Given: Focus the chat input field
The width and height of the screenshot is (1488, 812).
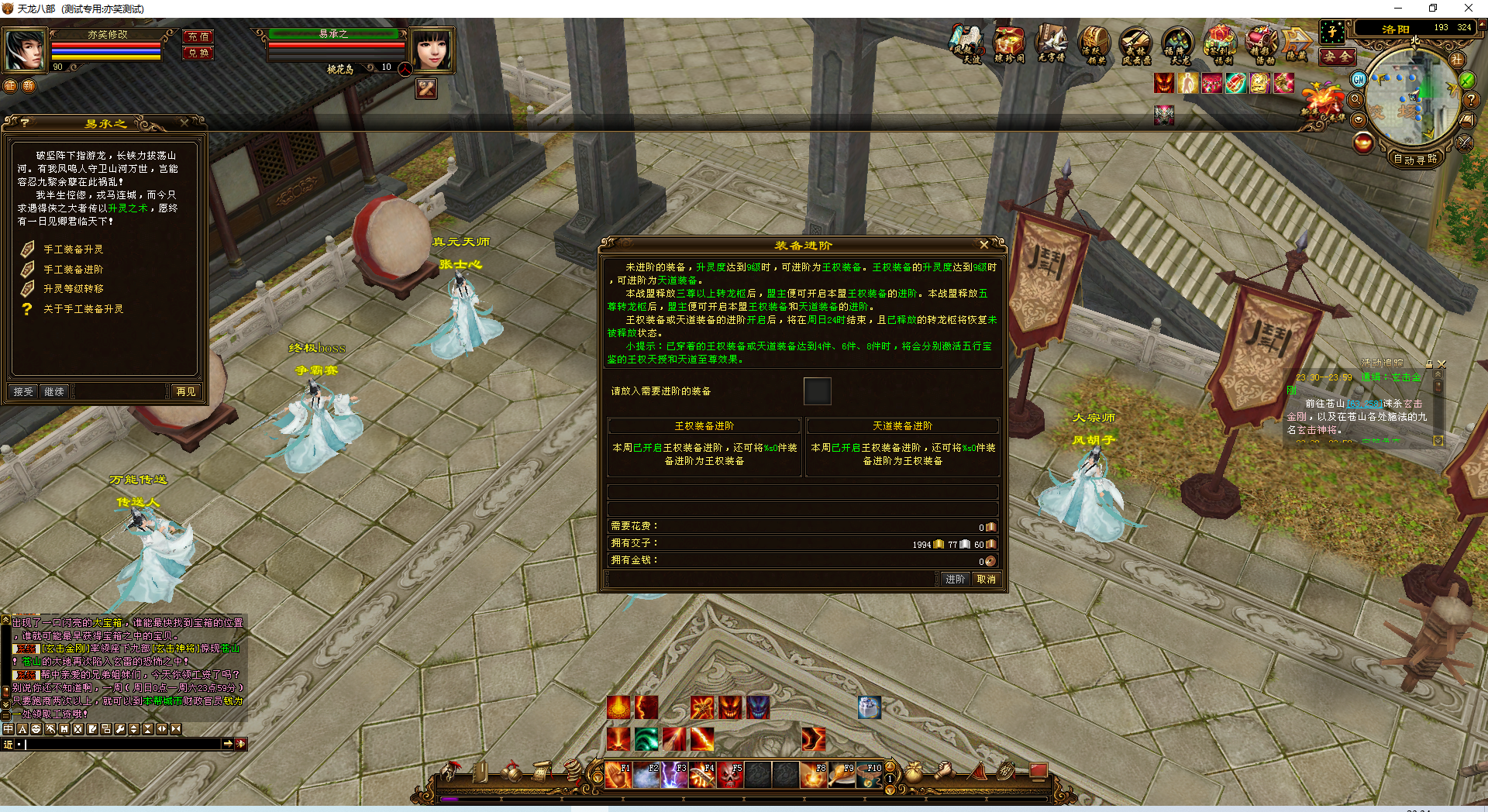Looking at the screenshot, I should (124, 744).
